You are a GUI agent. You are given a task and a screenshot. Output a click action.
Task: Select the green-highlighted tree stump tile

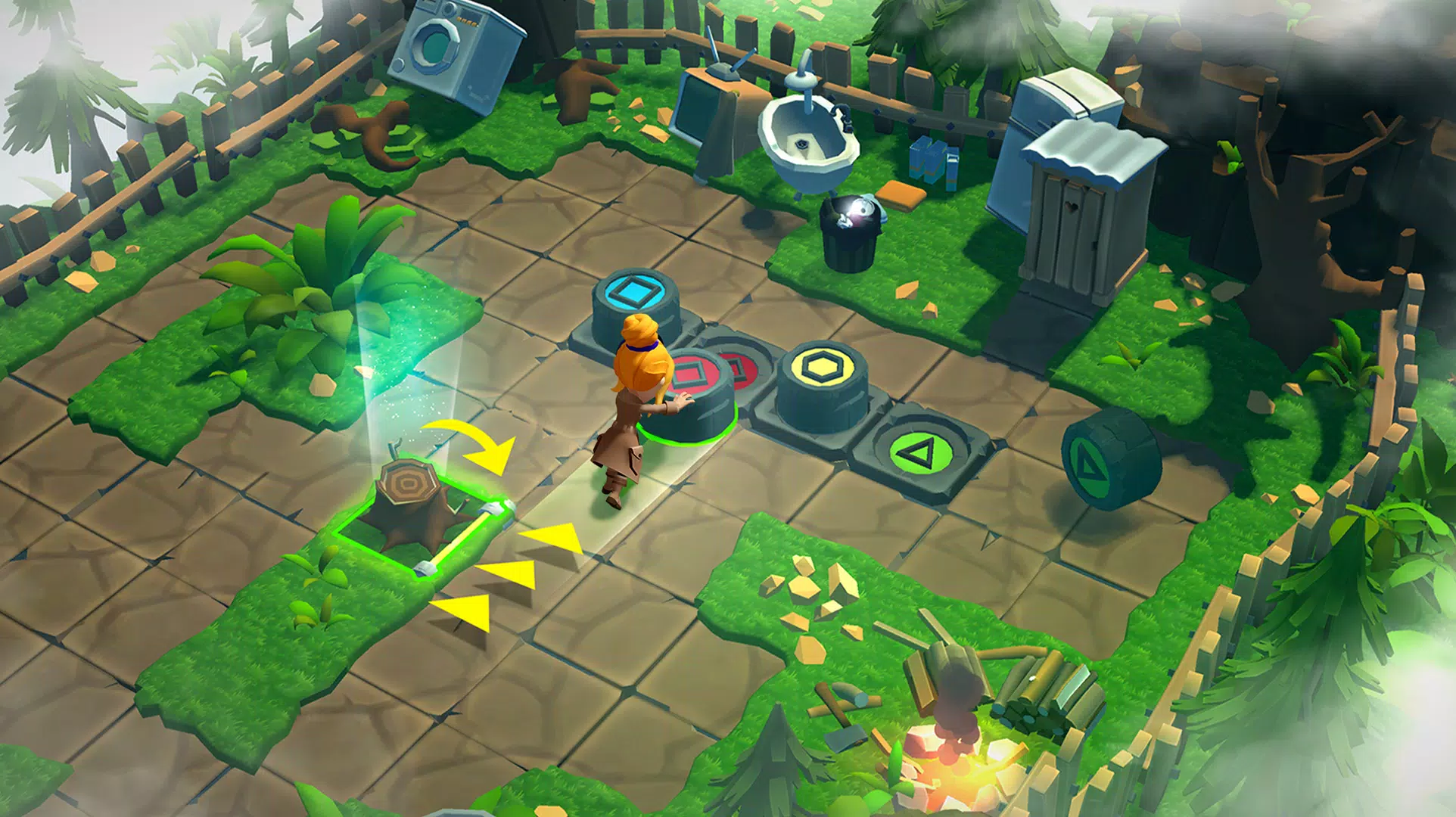(x=415, y=509)
